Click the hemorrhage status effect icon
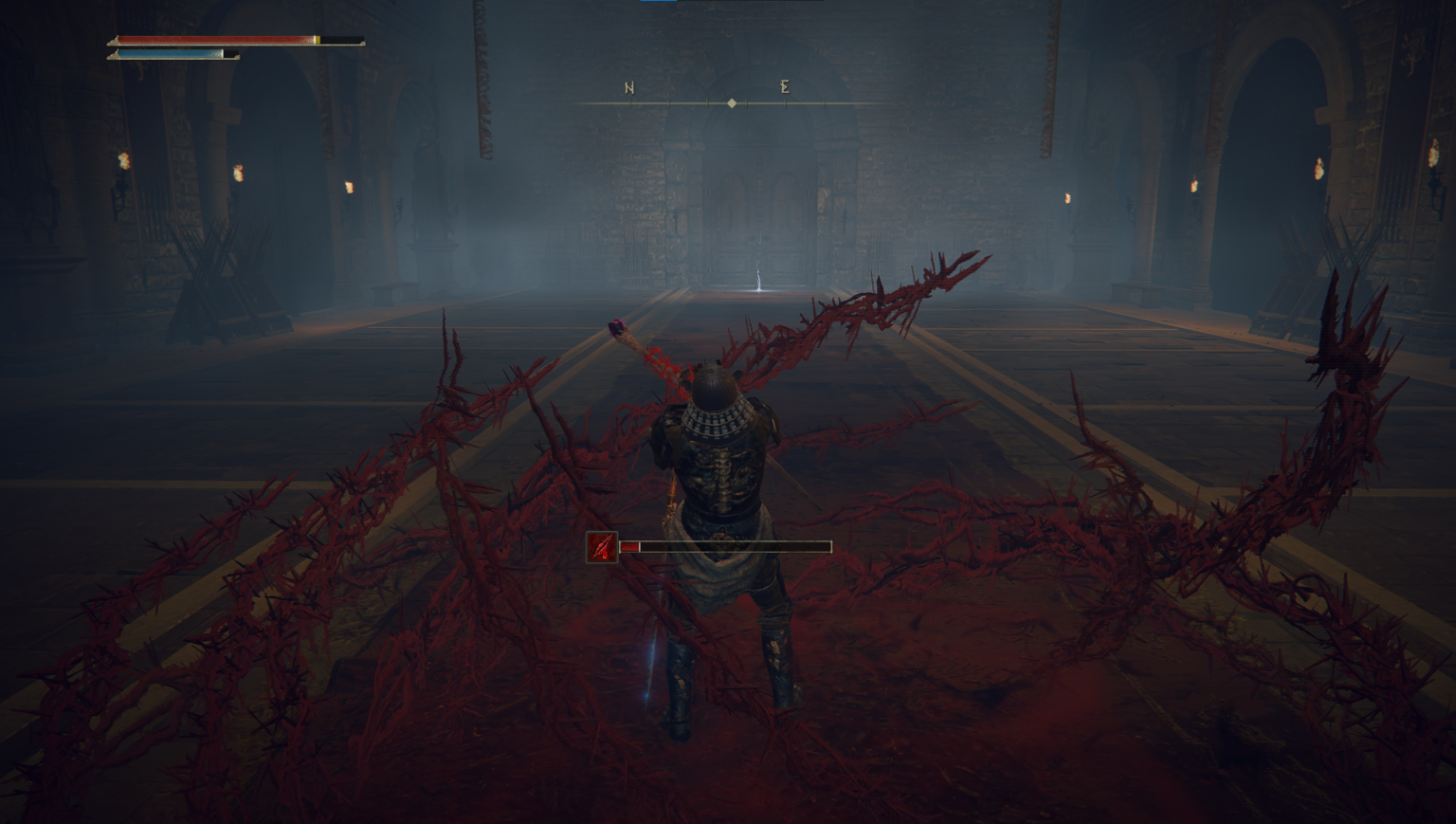1456x824 pixels. click(x=601, y=546)
